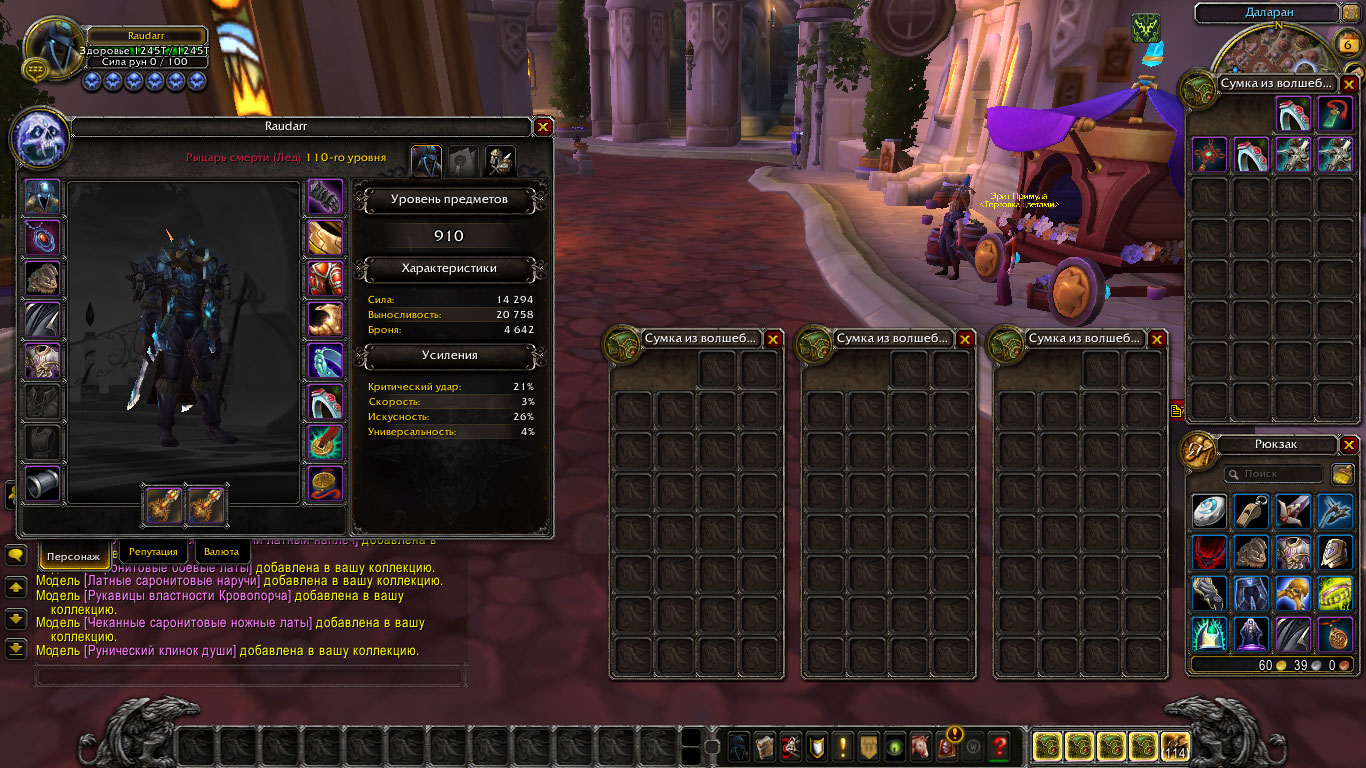Select the Персонаж tab

tap(74, 555)
